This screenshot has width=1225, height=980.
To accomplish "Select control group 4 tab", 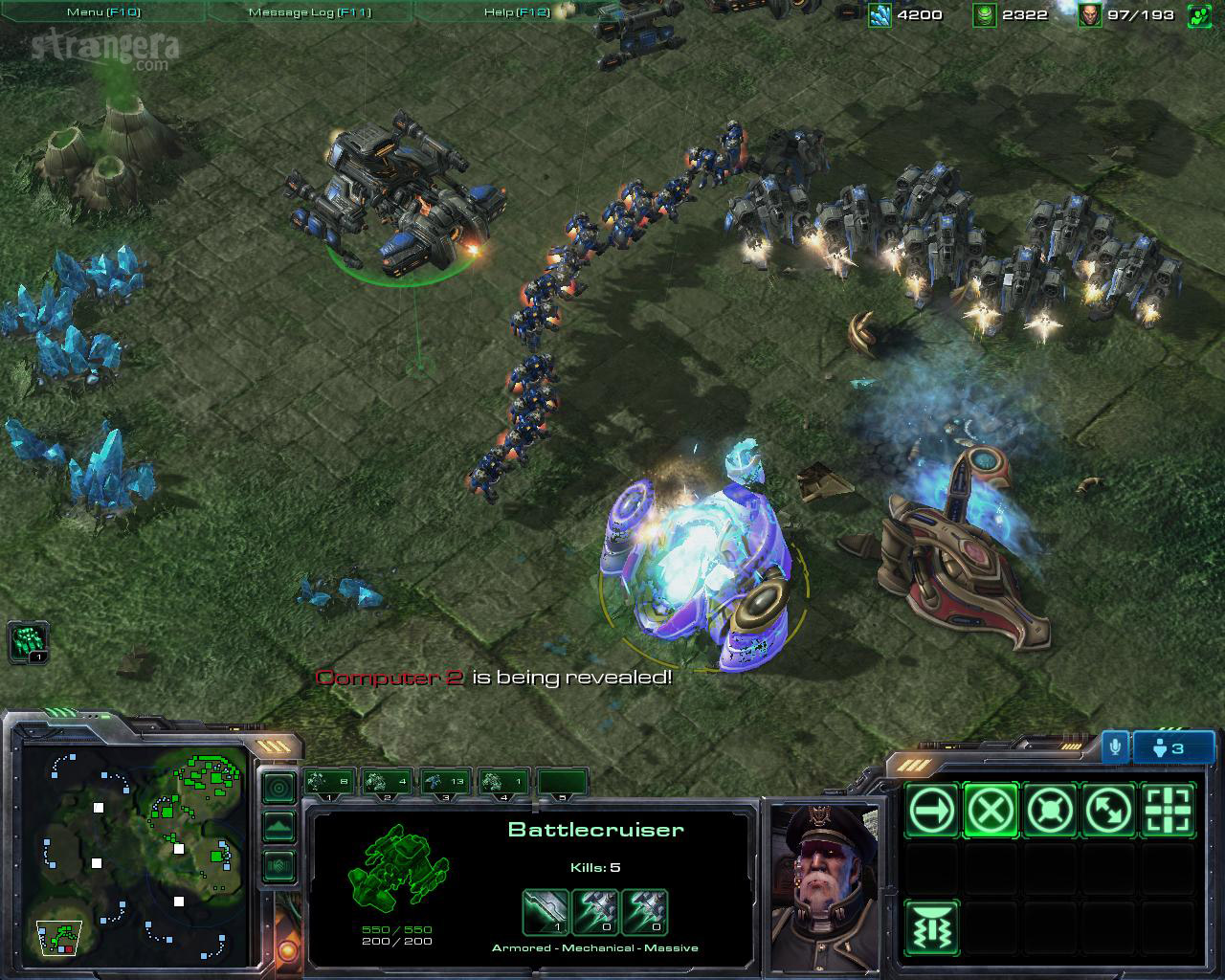I will tap(503, 782).
